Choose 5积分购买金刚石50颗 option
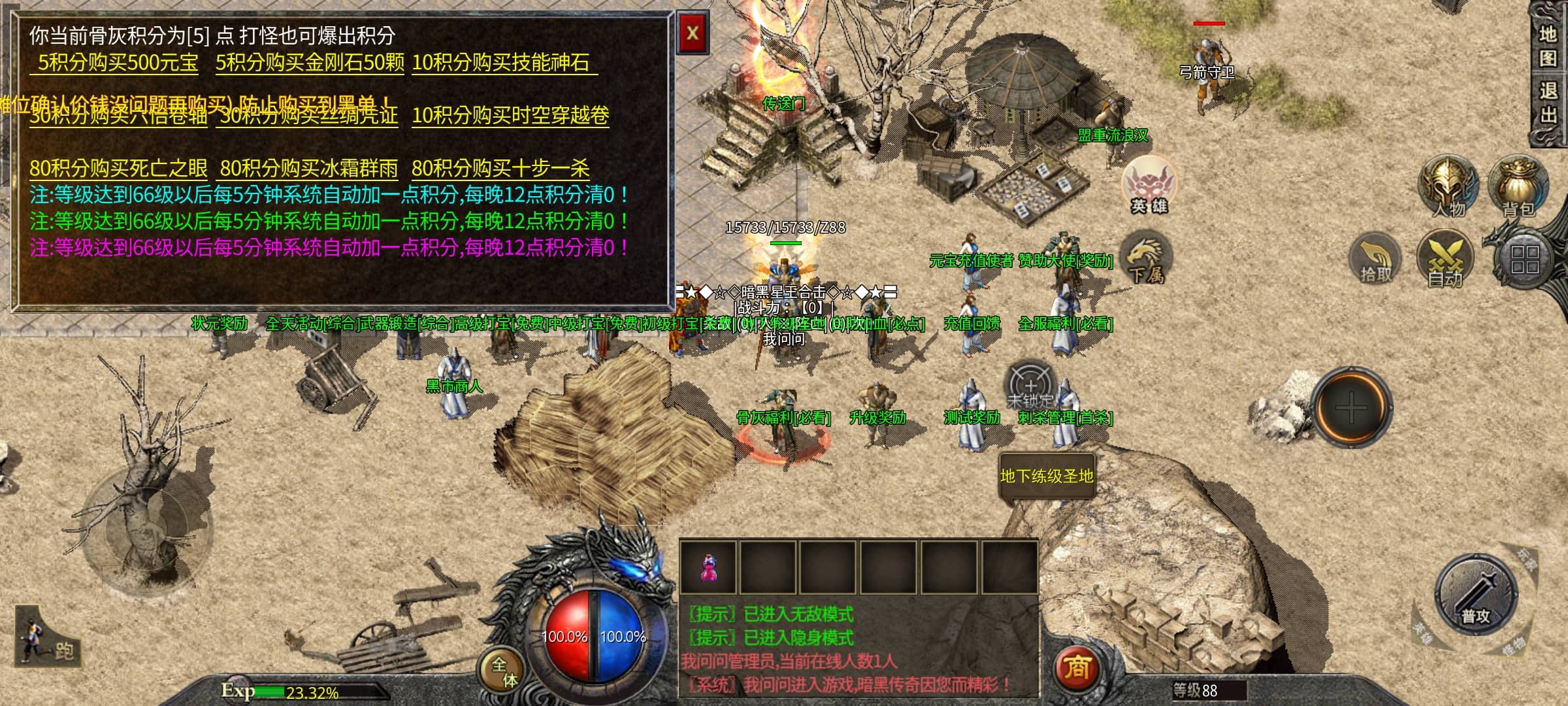 (x=310, y=63)
